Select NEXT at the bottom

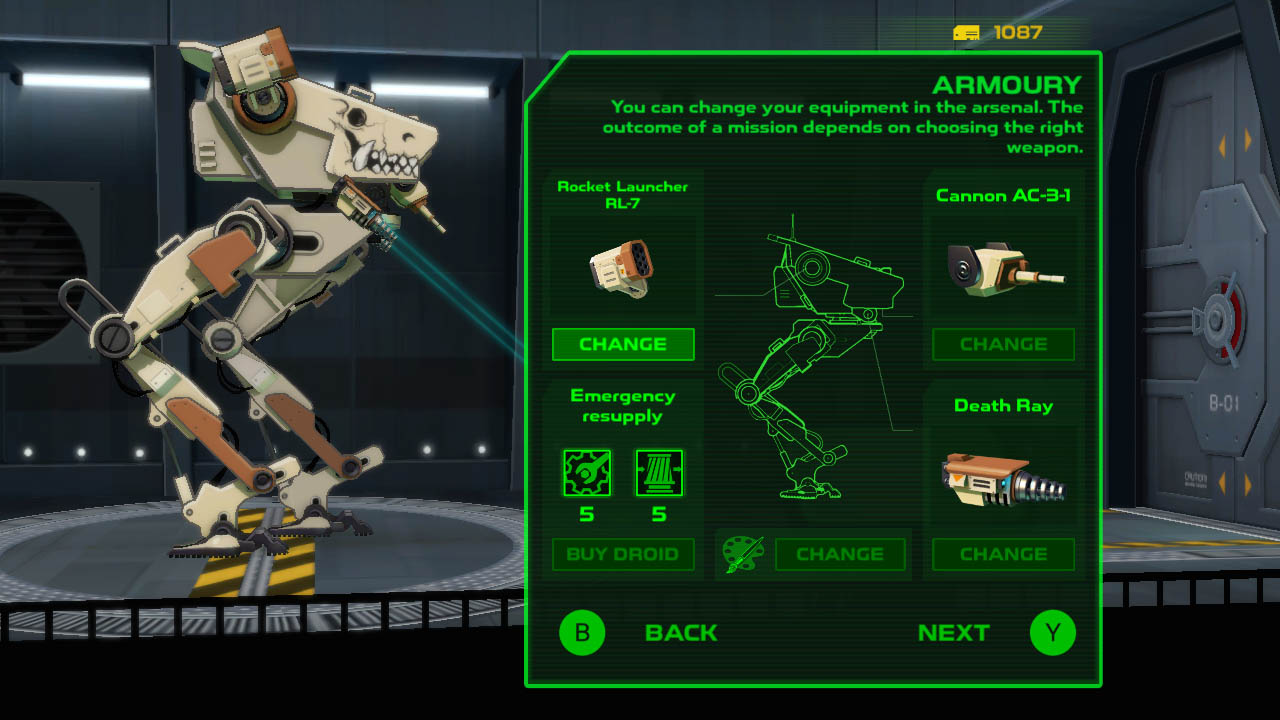954,632
